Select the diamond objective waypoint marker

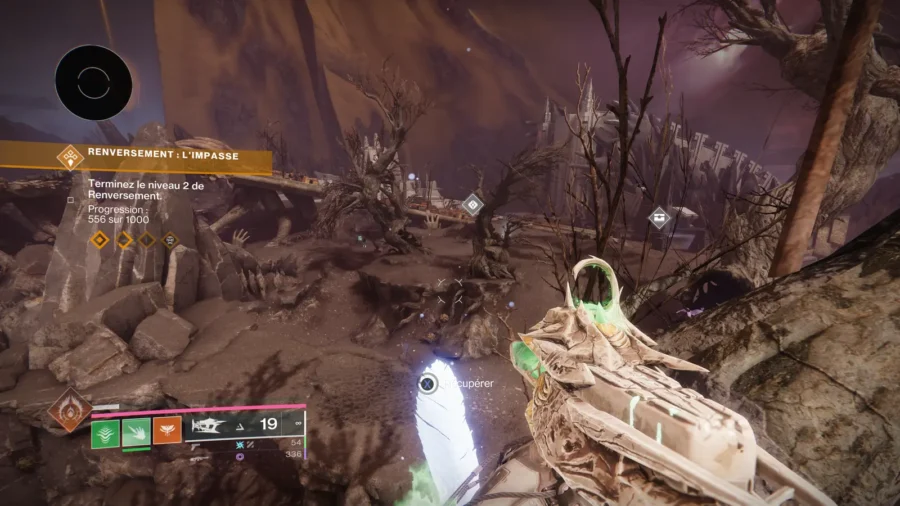pos(472,205)
